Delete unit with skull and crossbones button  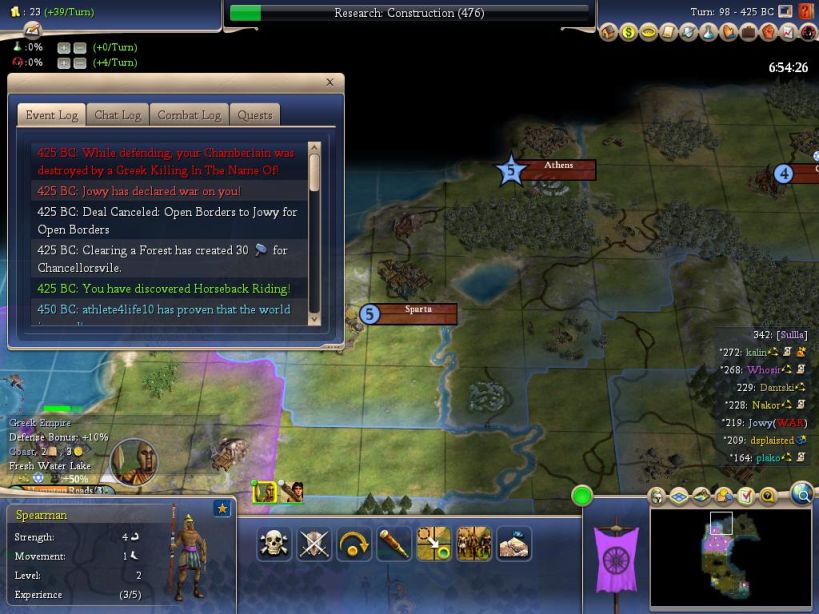coord(273,543)
